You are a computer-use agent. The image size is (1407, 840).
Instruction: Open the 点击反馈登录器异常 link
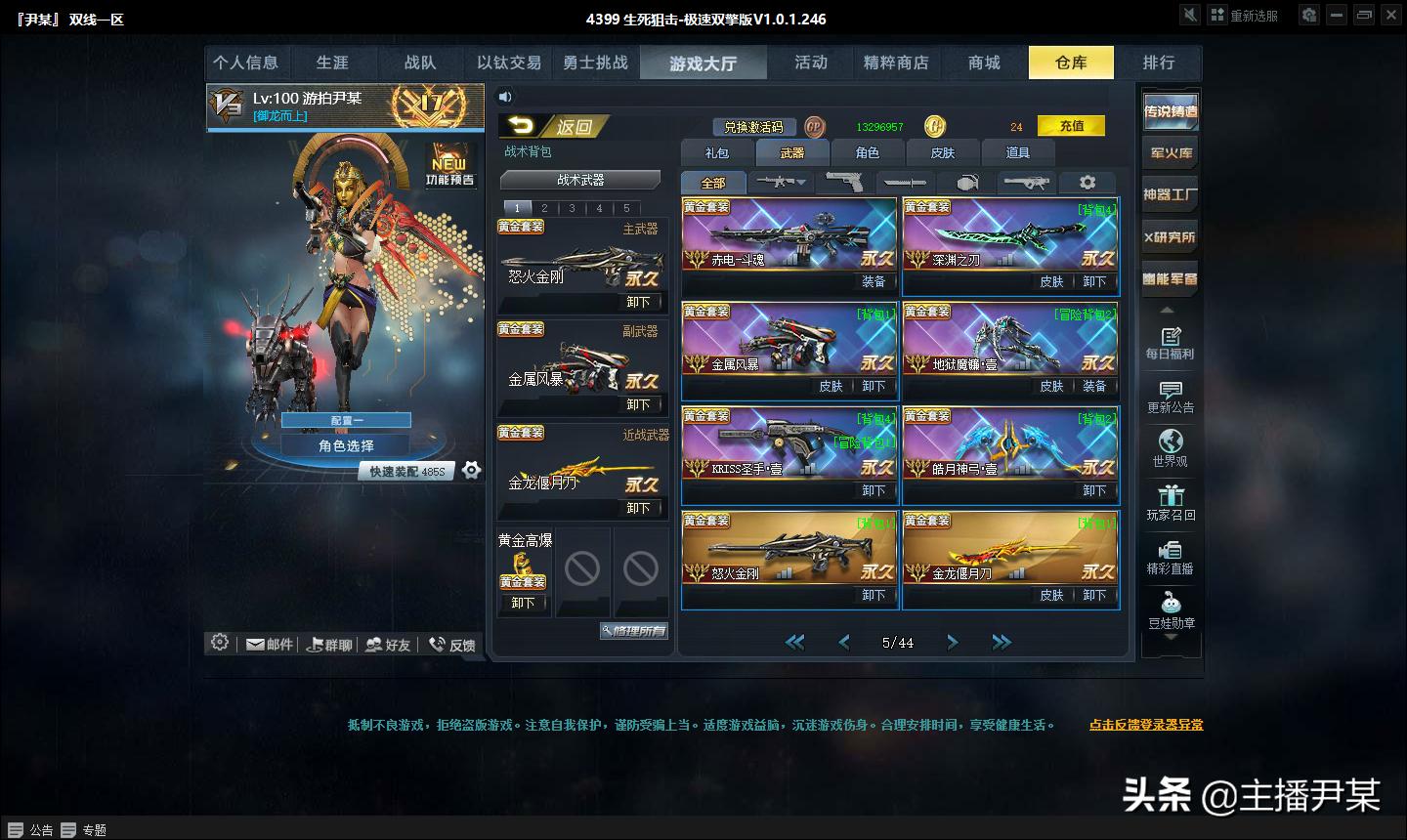coord(1147,725)
